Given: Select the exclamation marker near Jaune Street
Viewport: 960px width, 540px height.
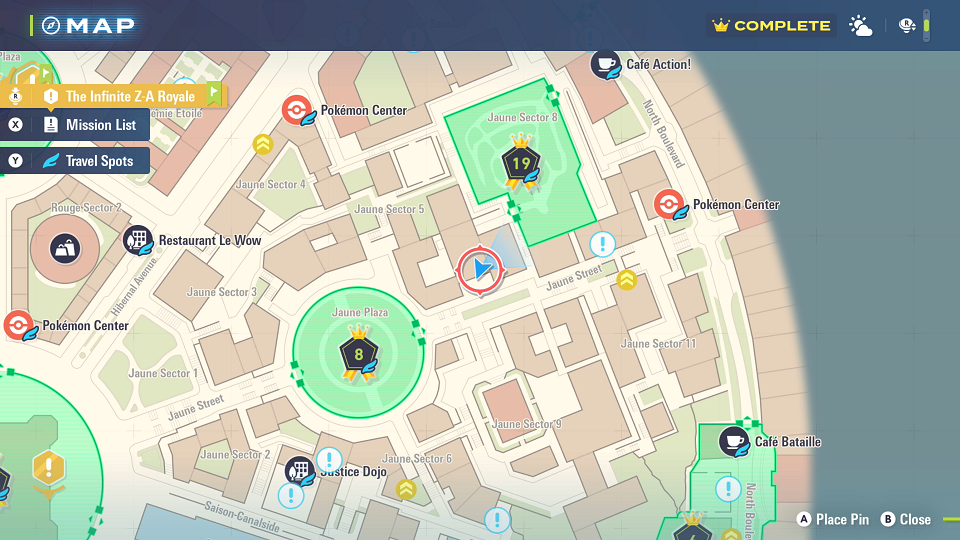Looking at the screenshot, I should coord(602,244).
